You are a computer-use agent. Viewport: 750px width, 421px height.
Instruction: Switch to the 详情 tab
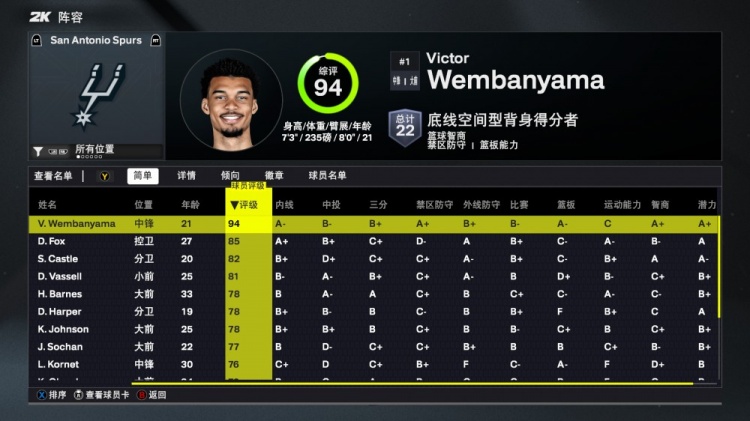(187, 175)
